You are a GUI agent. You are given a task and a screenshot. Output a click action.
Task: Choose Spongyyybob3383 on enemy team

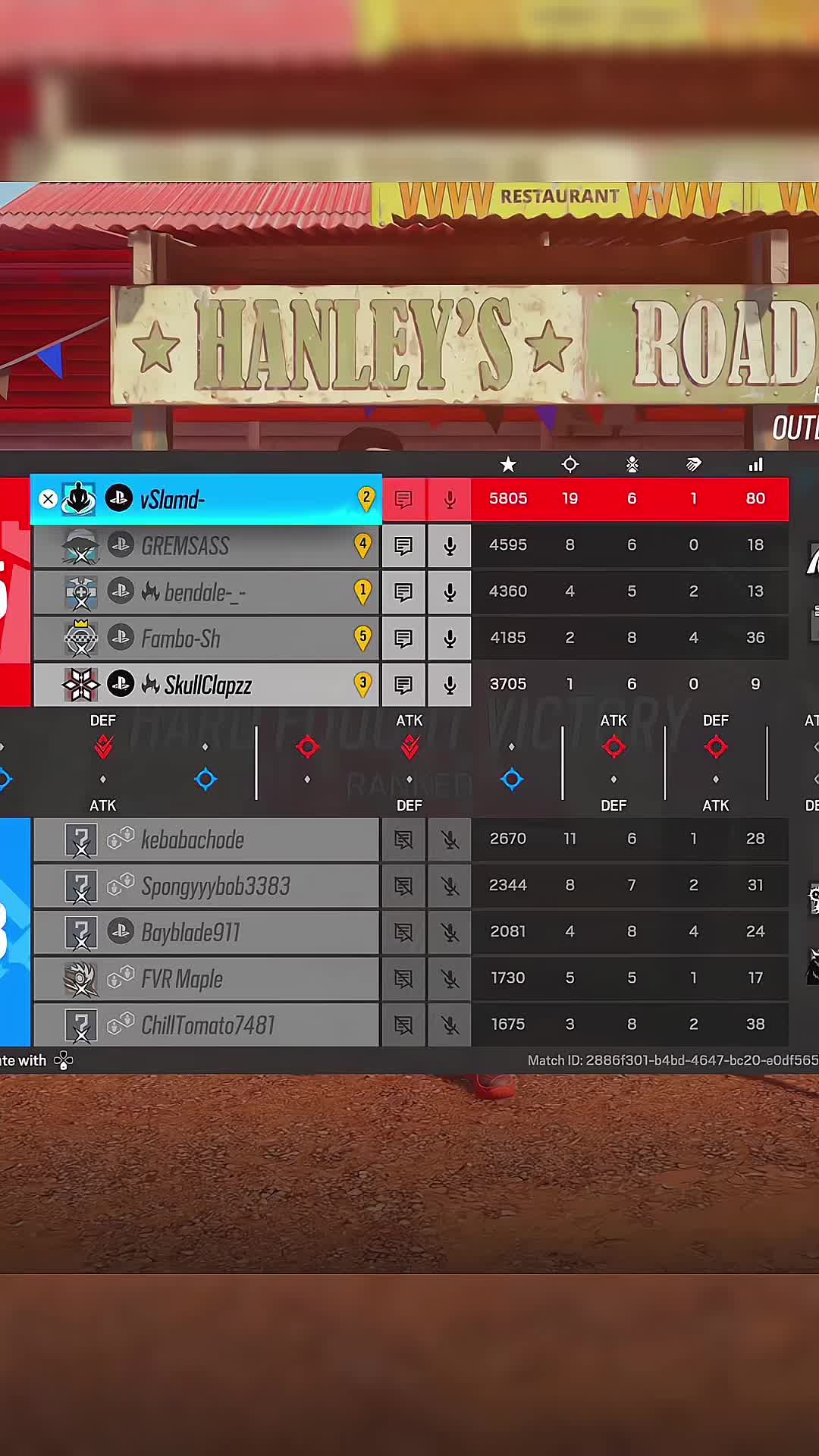tap(205, 886)
